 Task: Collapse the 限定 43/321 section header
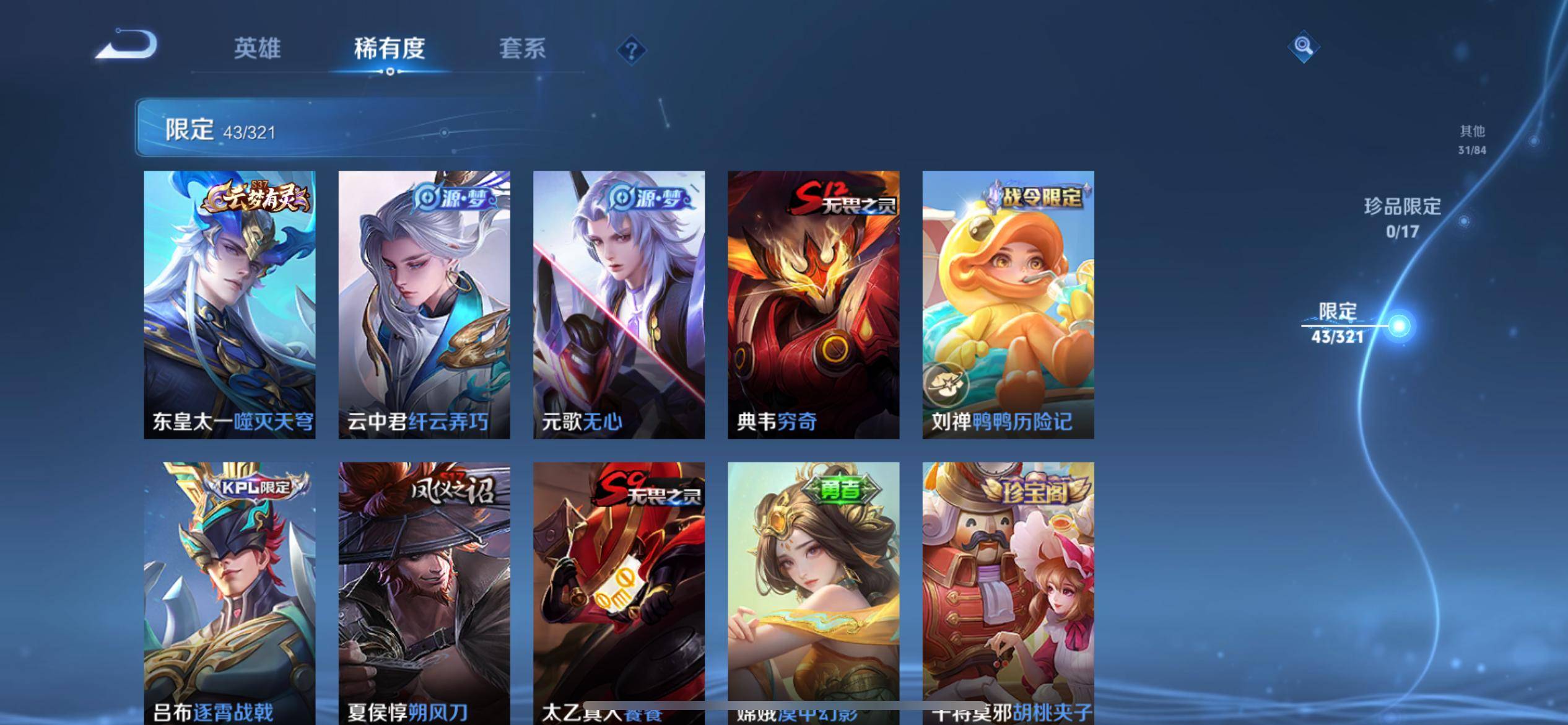click(x=310, y=128)
